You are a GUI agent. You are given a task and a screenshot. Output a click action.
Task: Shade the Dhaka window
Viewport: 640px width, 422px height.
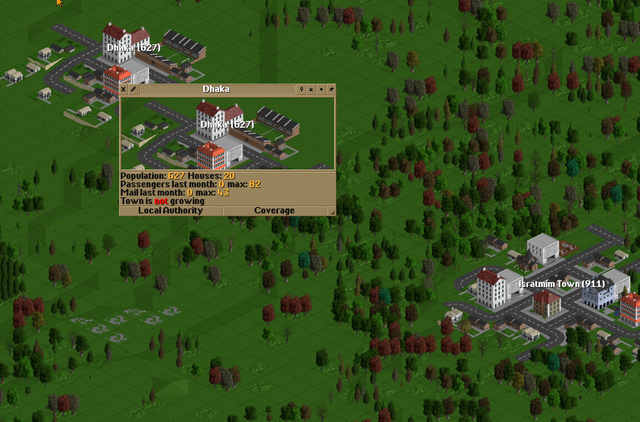click(x=311, y=89)
